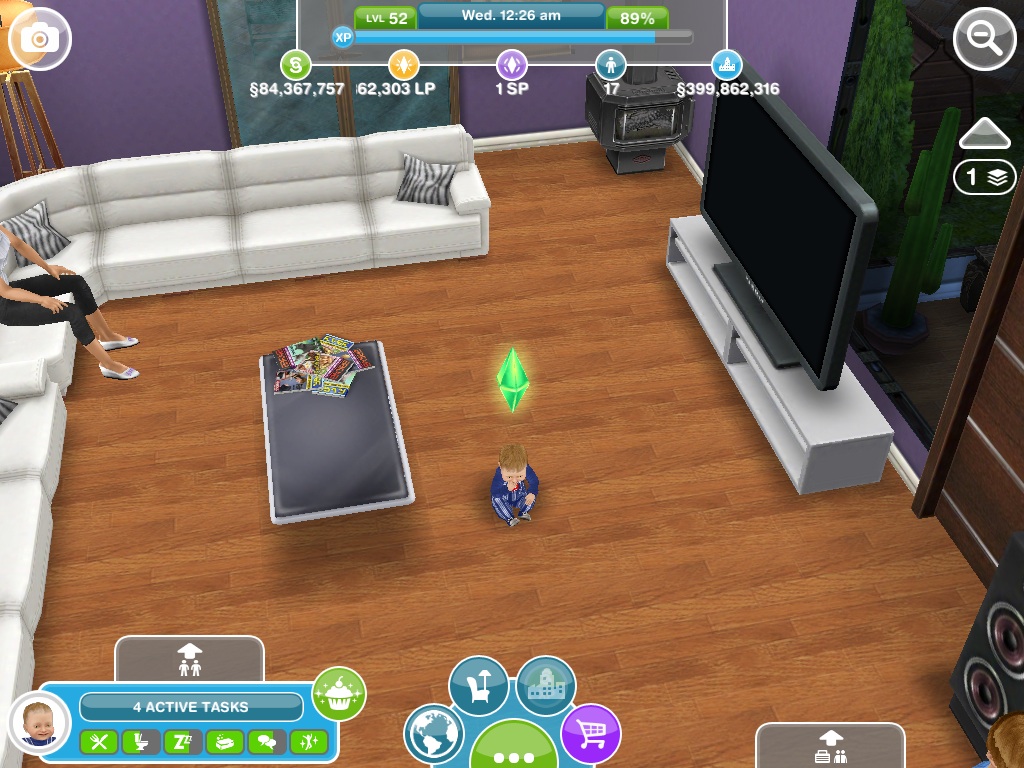Open the world globe map
The width and height of the screenshot is (1024, 768).
(435, 735)
